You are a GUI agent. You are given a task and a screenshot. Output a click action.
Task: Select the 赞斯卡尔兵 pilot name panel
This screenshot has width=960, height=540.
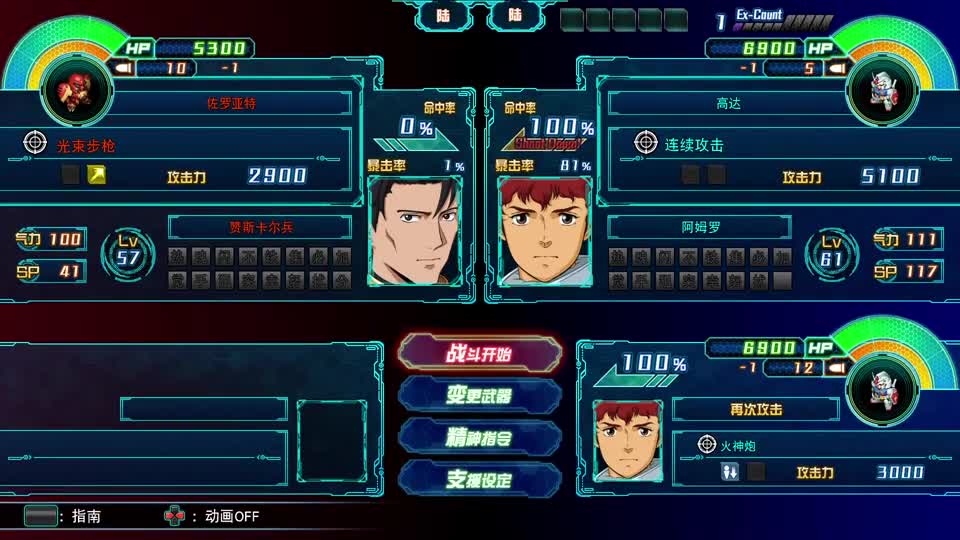tap(262, 227)
